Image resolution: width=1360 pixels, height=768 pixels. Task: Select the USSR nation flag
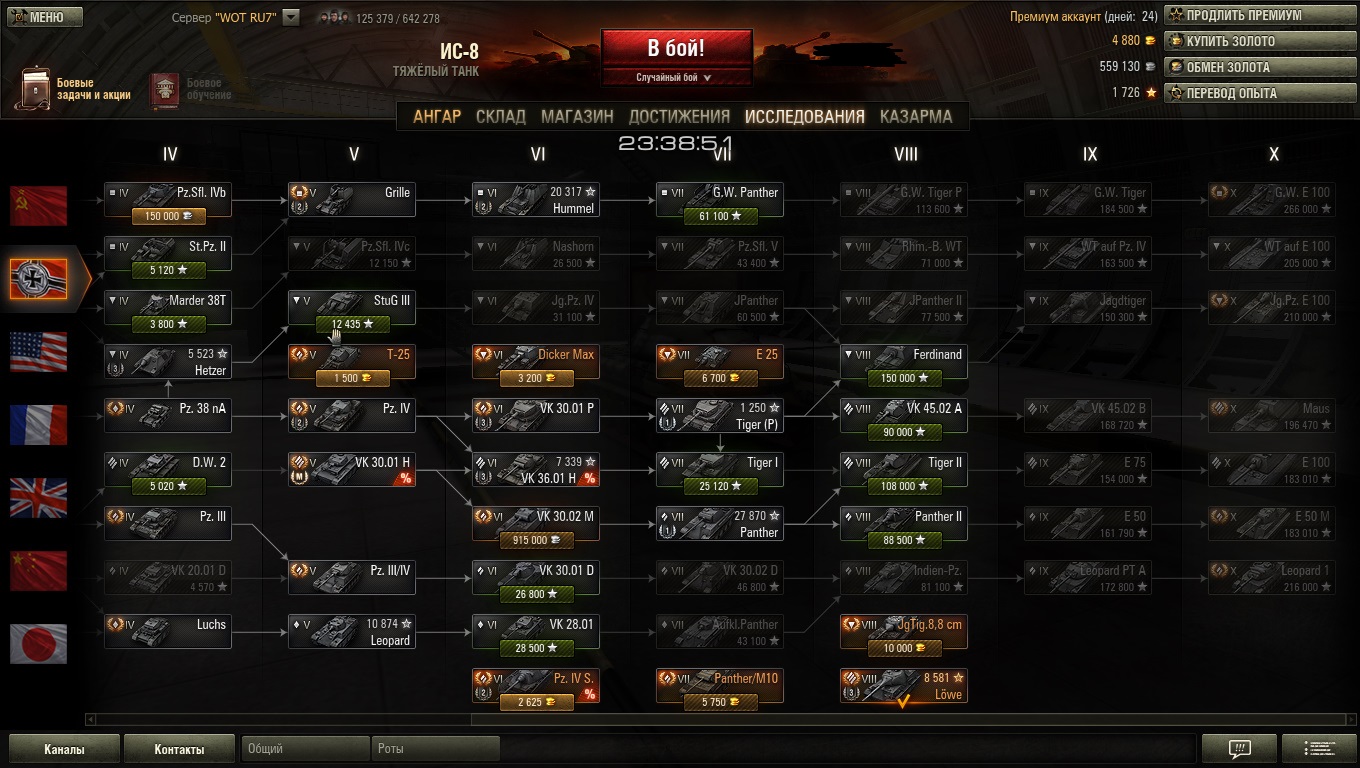pyautogui.click(x=39, y=205)
